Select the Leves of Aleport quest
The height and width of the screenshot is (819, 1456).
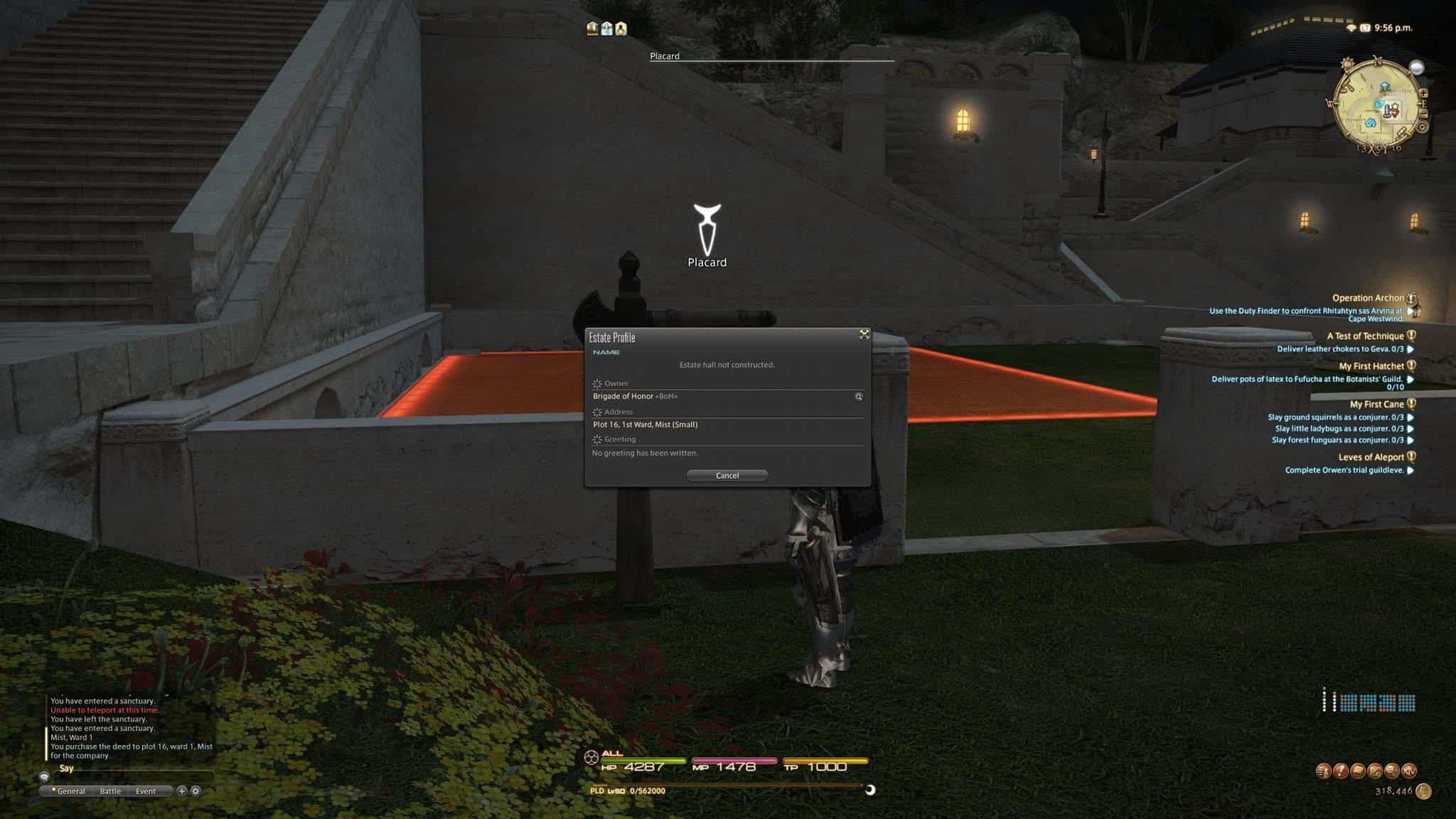[1371, 457]
